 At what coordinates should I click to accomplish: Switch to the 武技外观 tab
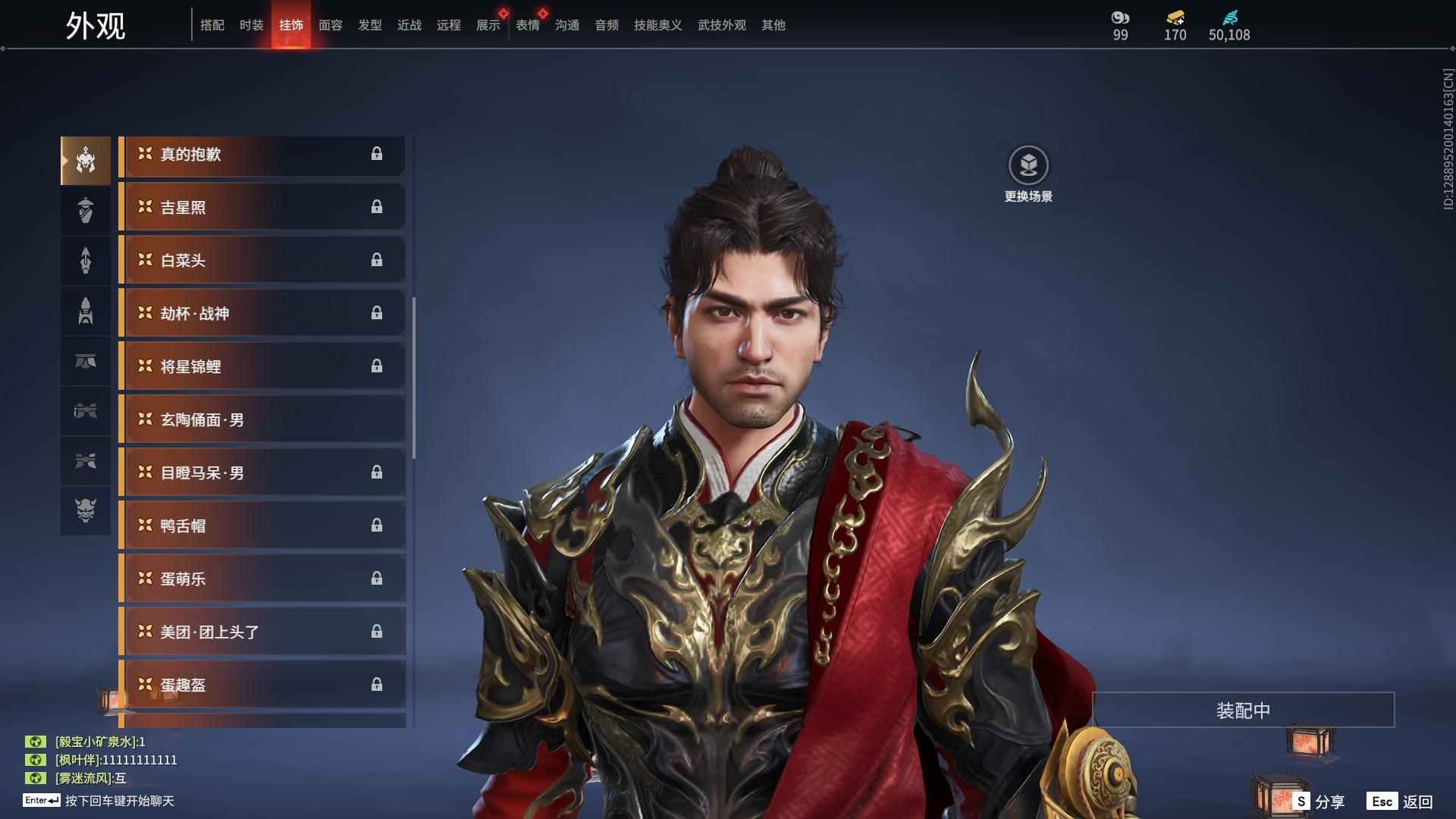(721, 25)
